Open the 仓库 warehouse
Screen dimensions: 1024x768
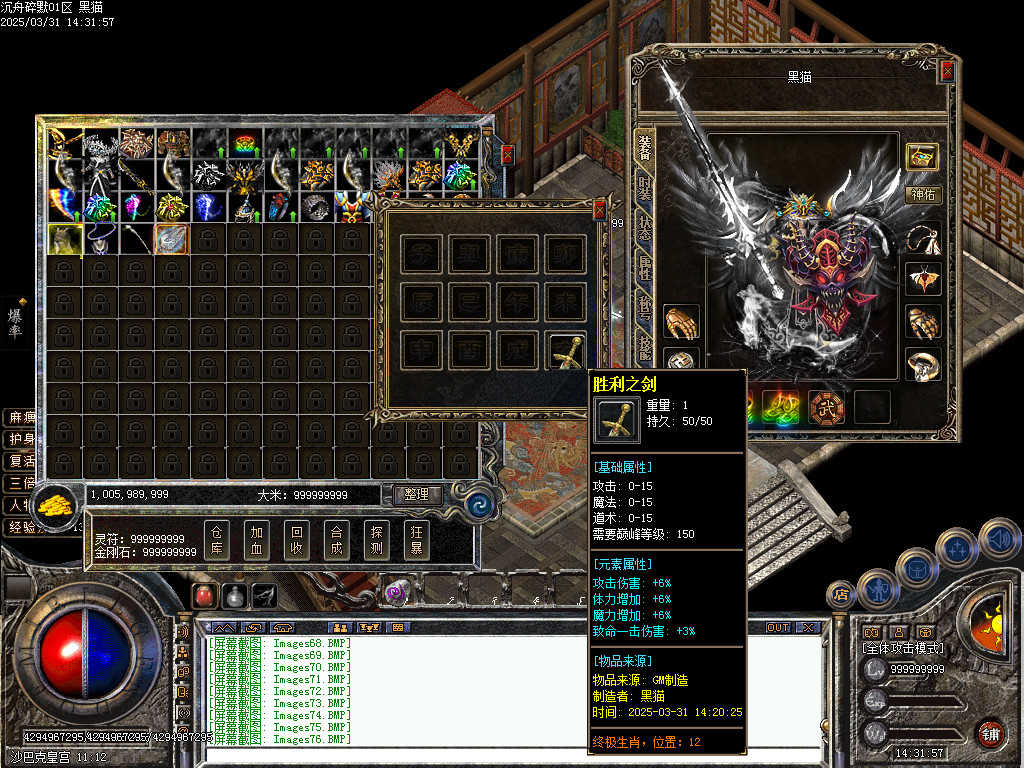(217, 540)
